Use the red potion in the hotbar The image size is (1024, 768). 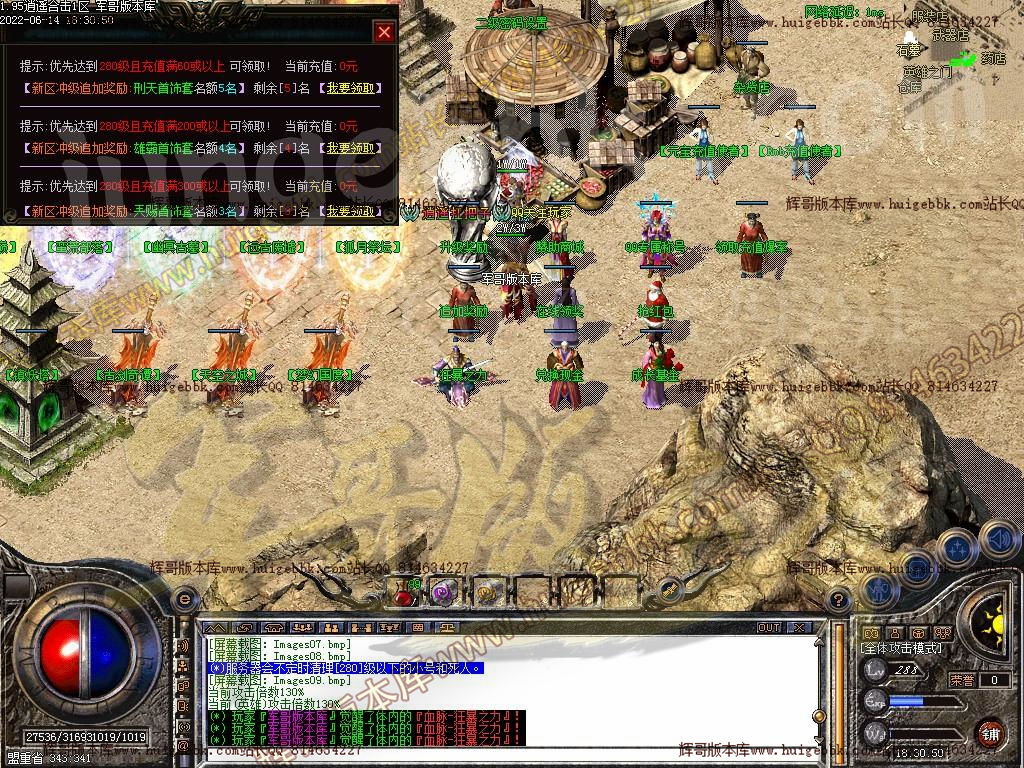pos(404,593)
